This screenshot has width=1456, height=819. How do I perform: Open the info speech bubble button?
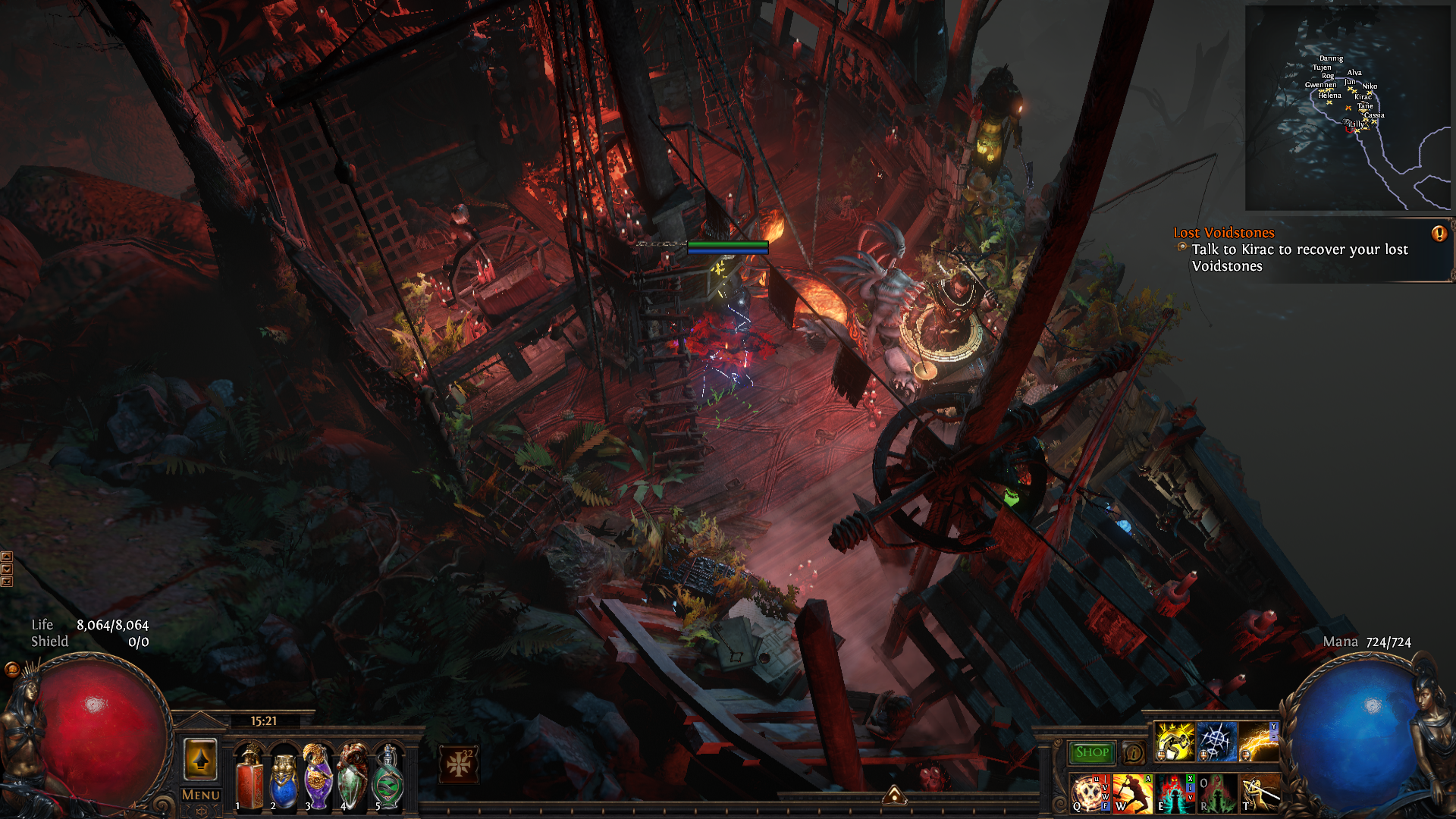click(1133, 753)
